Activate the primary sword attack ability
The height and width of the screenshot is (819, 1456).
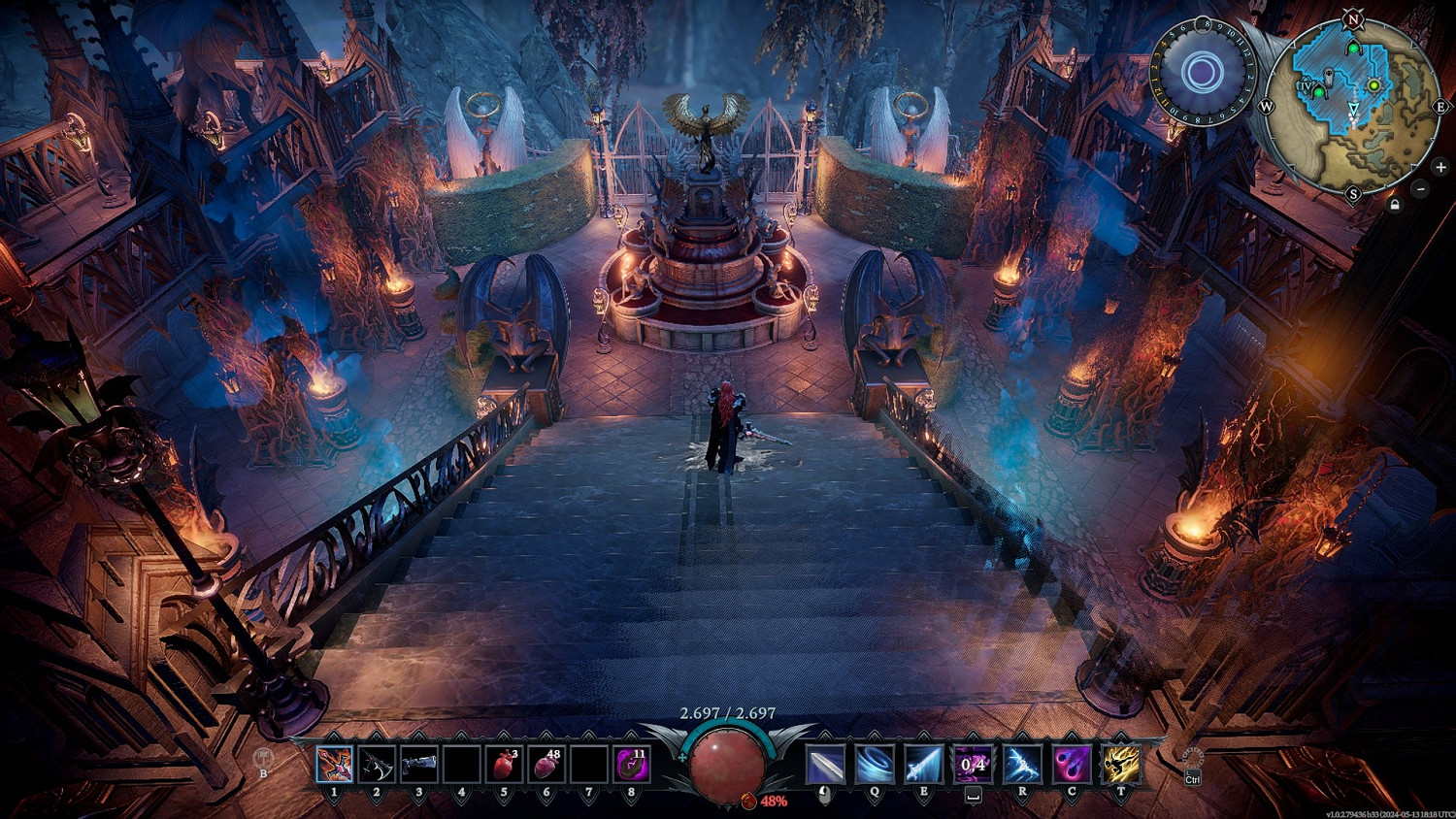825,765
